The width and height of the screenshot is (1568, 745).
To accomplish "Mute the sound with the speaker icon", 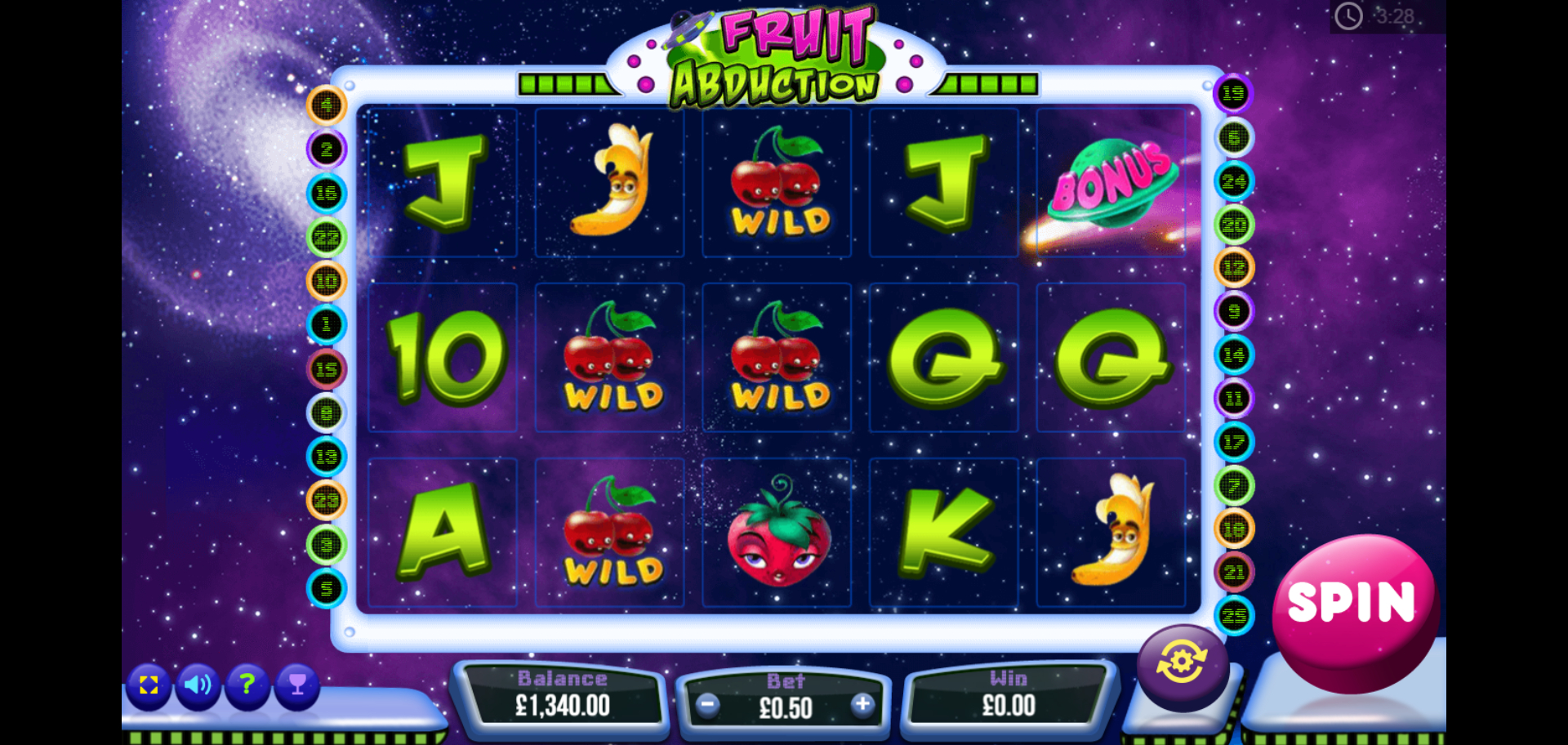I will click(x=198, y=685).
